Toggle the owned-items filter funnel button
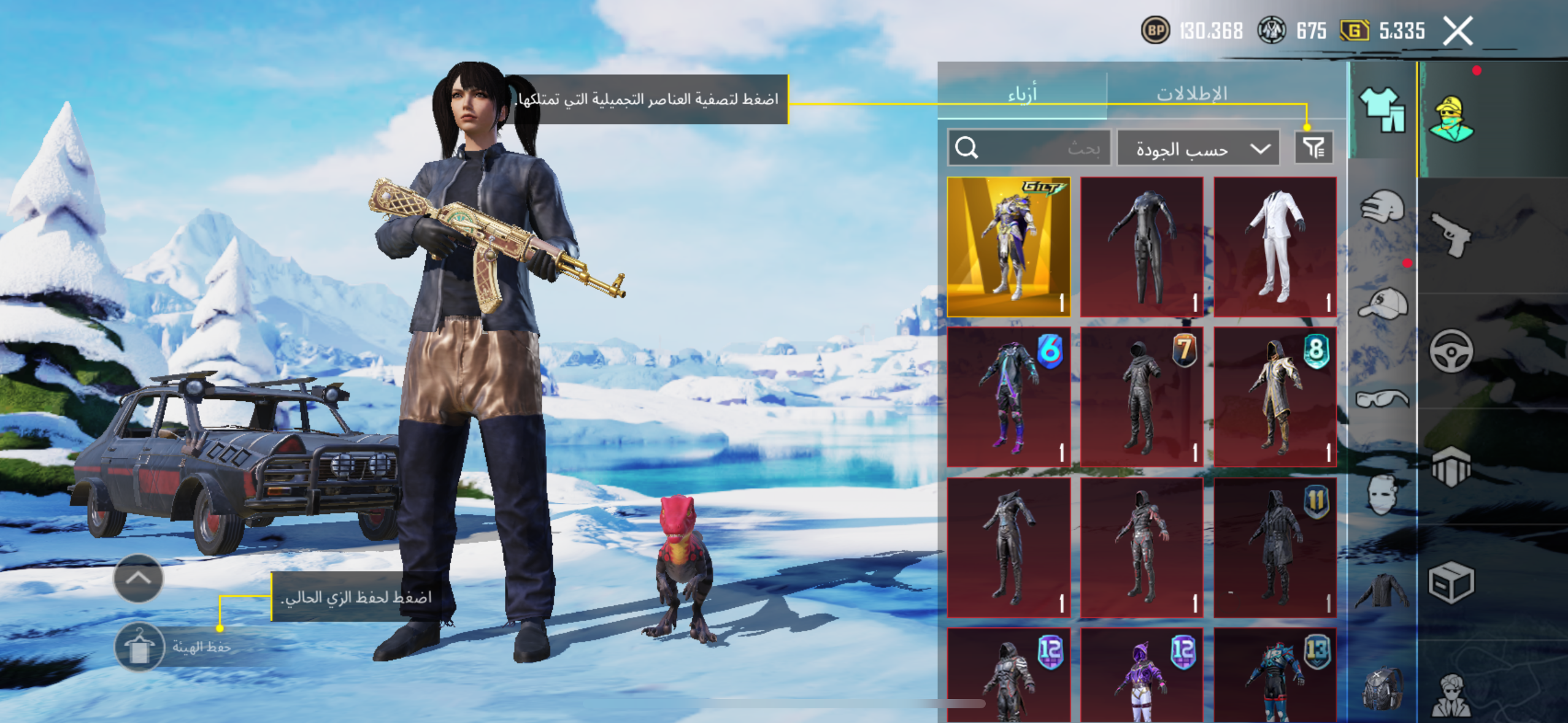1568x723 pixels. 1313,148
